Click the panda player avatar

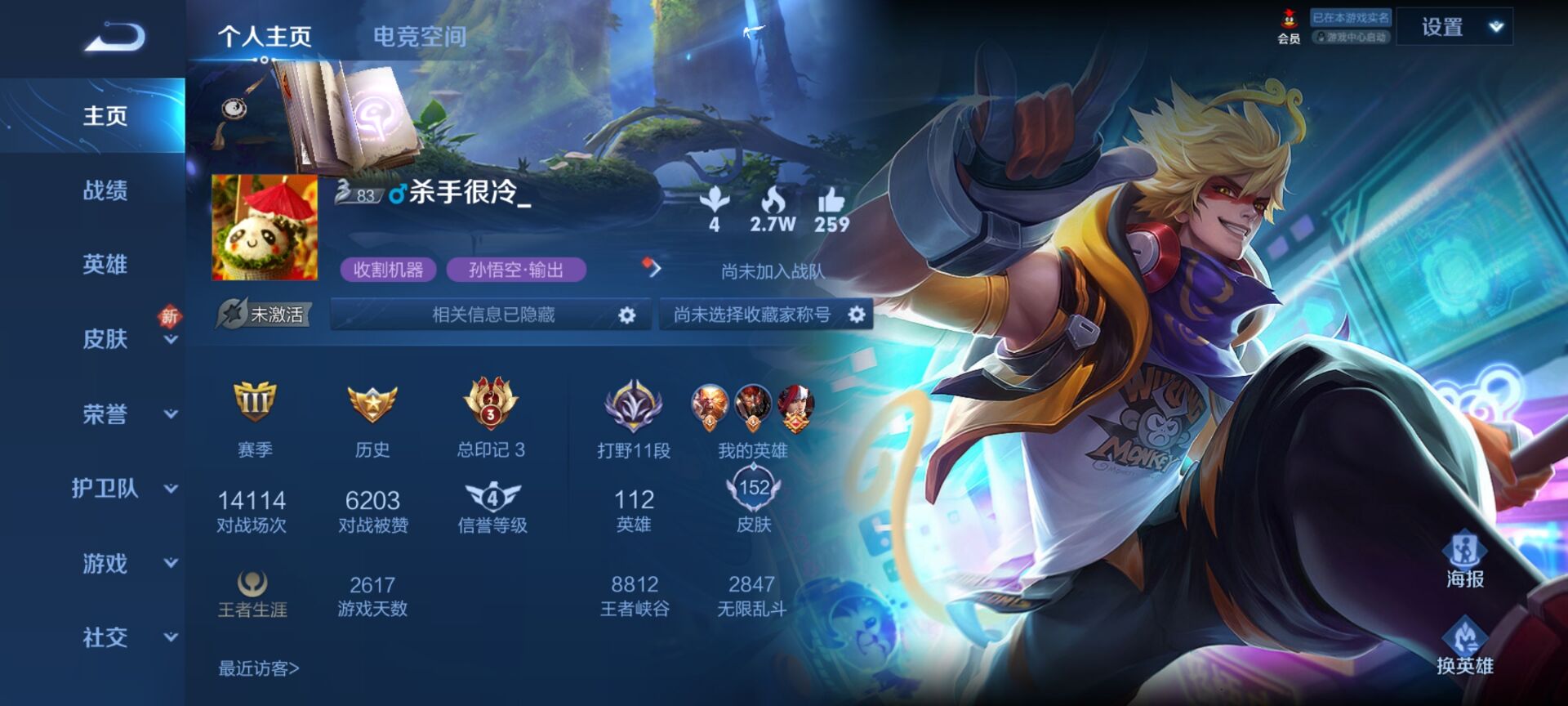pos(265,228)
